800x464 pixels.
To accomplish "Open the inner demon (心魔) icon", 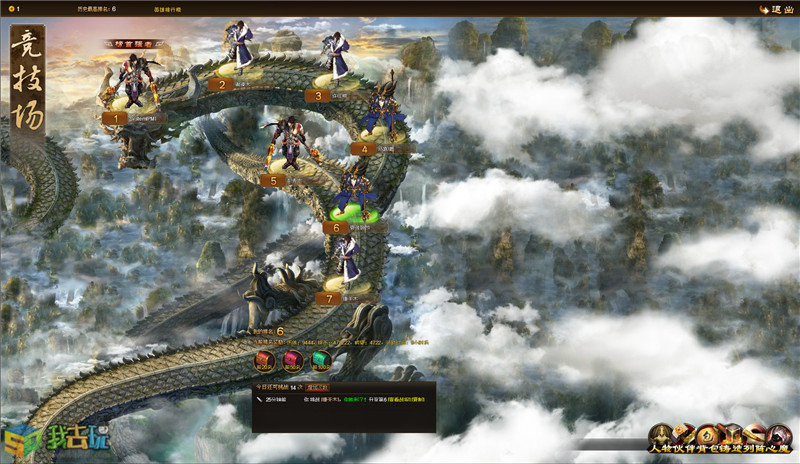I will click(x=780, y=435).
